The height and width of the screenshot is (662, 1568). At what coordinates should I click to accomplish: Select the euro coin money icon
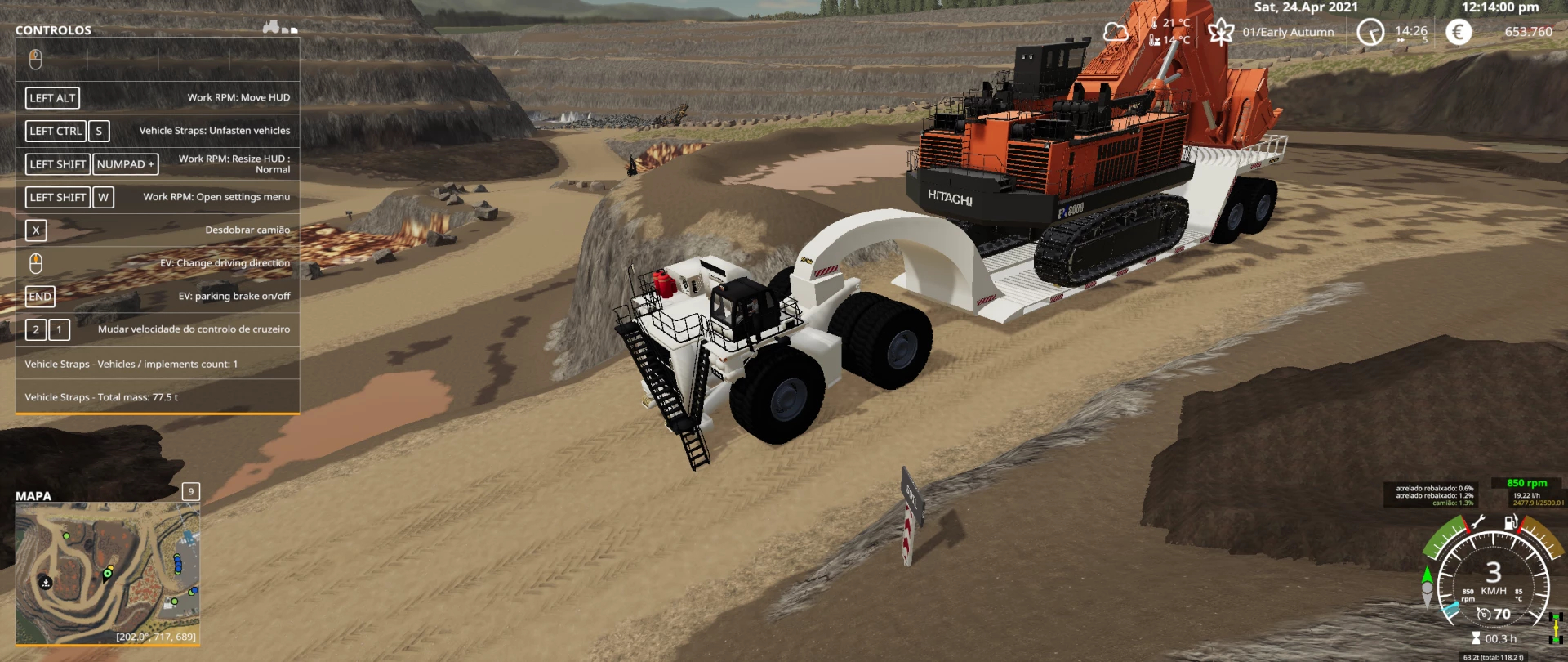point(1459,32)
